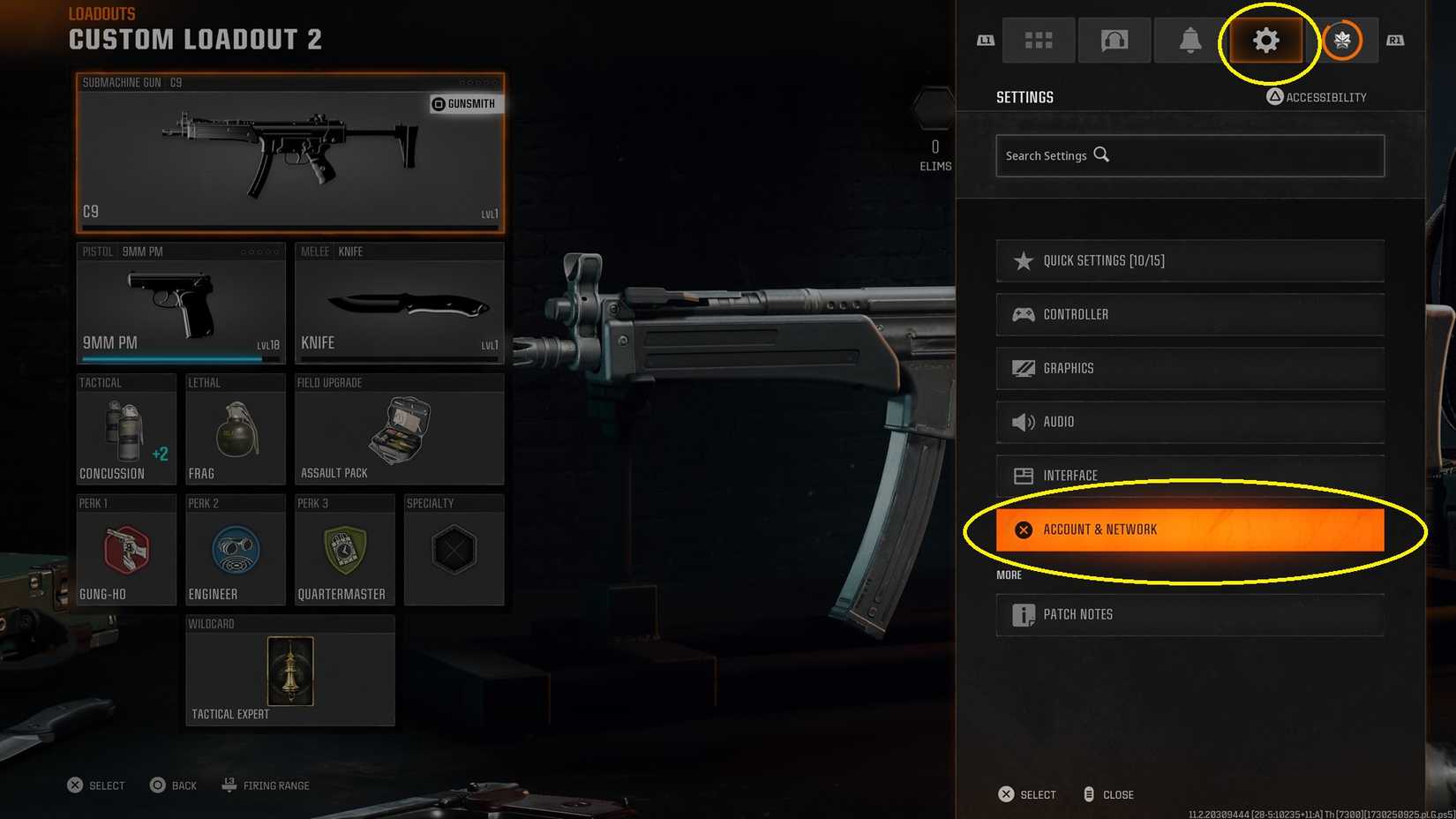Screen dimensions: 1456x819
Task: Click the Search Settings field
Action: pos(1190,155)
